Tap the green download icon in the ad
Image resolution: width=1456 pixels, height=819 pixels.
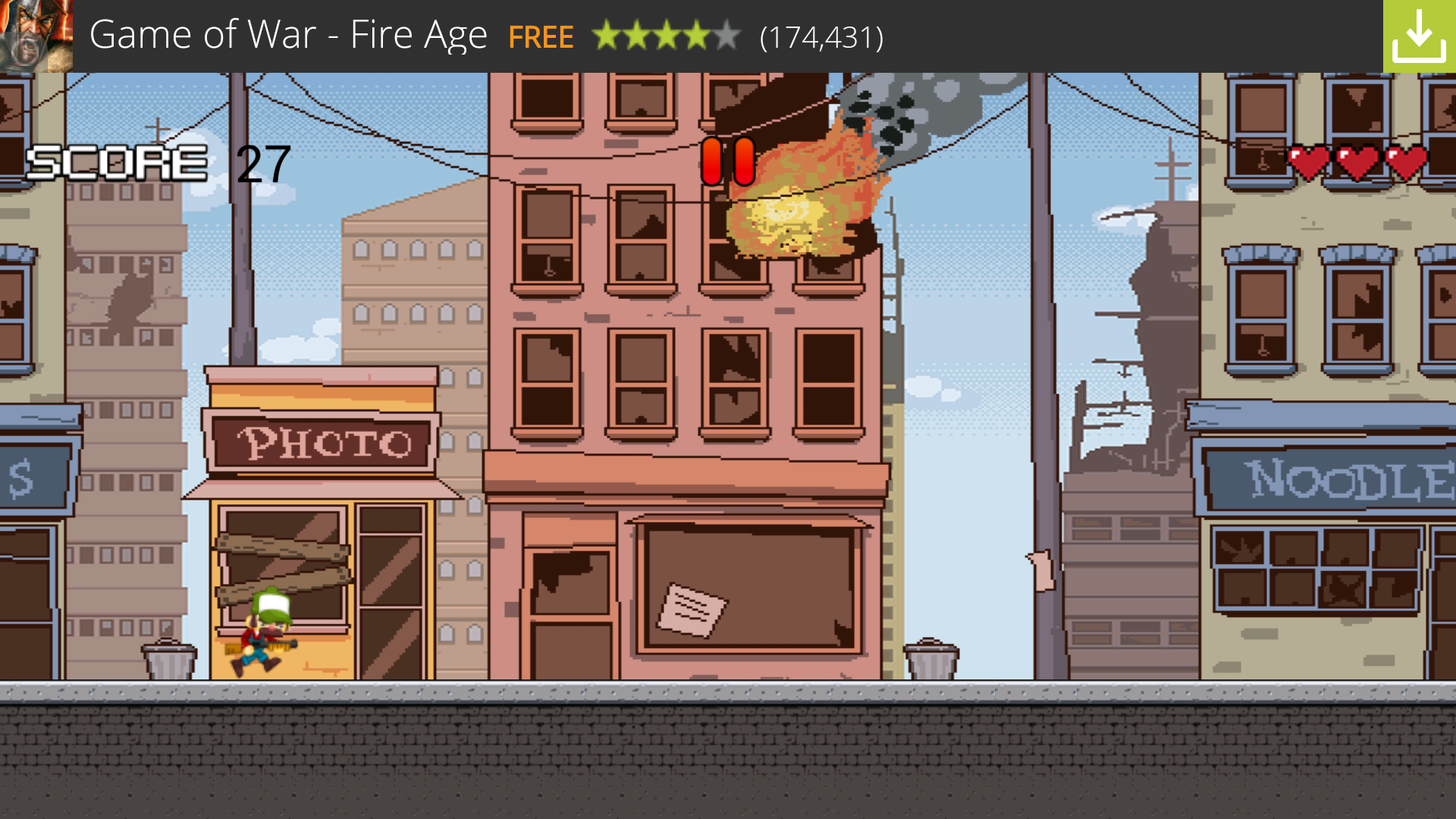(1421, 33)
